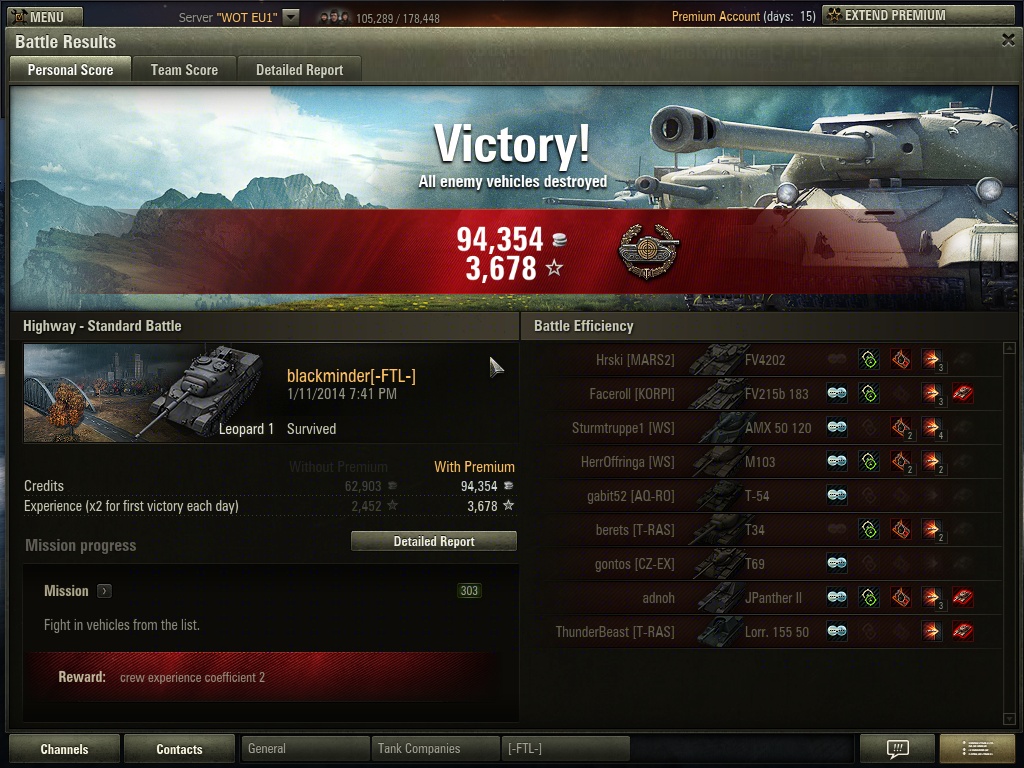Open the notification speech bubble button
This screenshot has height=768, width=1024.
(897, 749)
